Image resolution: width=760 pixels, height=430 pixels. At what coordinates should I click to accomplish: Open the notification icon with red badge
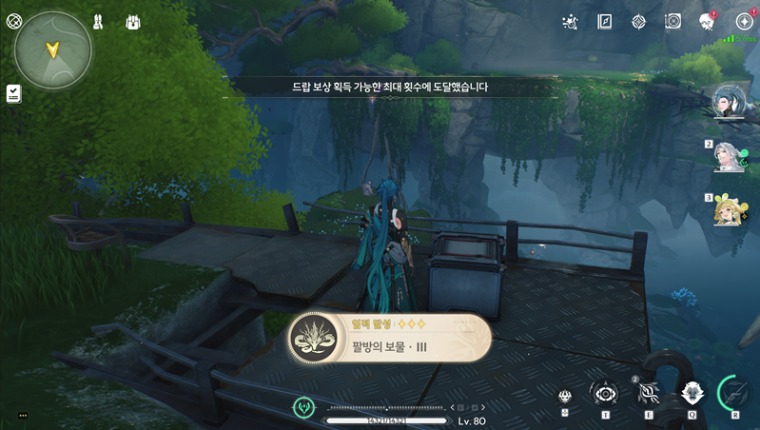pos(706,21)
